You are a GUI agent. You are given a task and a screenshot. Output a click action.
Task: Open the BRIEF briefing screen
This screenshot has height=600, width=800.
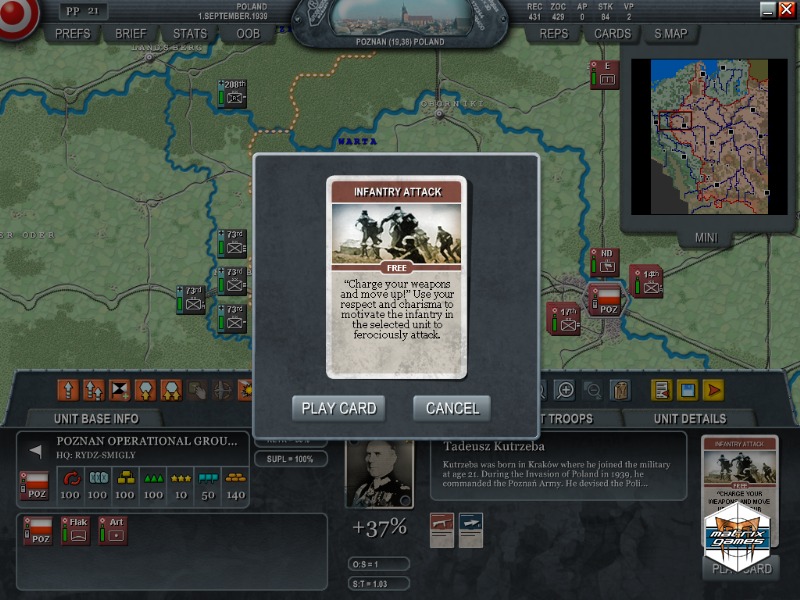[130, 33]
